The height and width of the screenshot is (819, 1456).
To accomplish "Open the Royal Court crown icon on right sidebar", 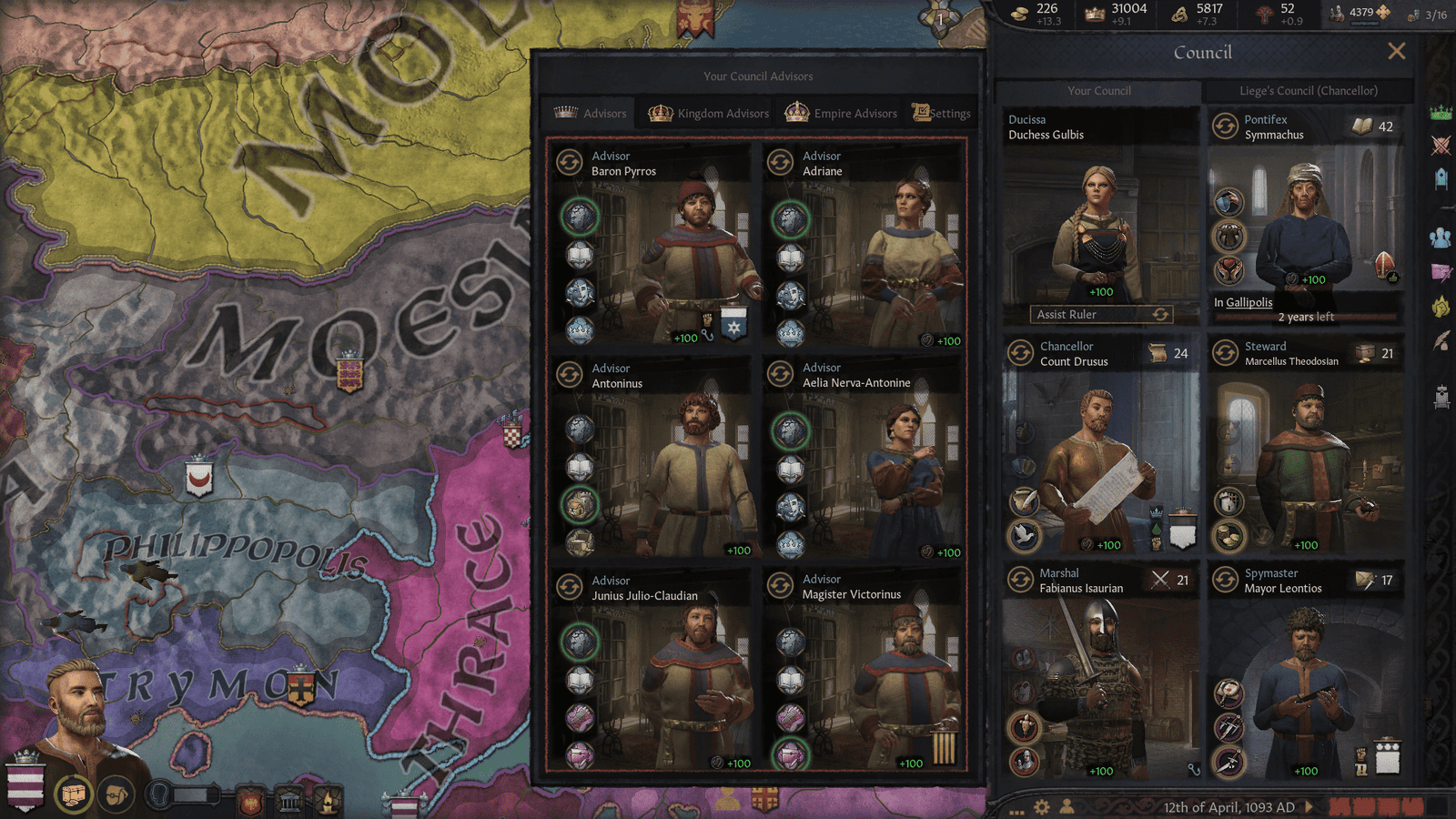I will (x=1441, y=113).
